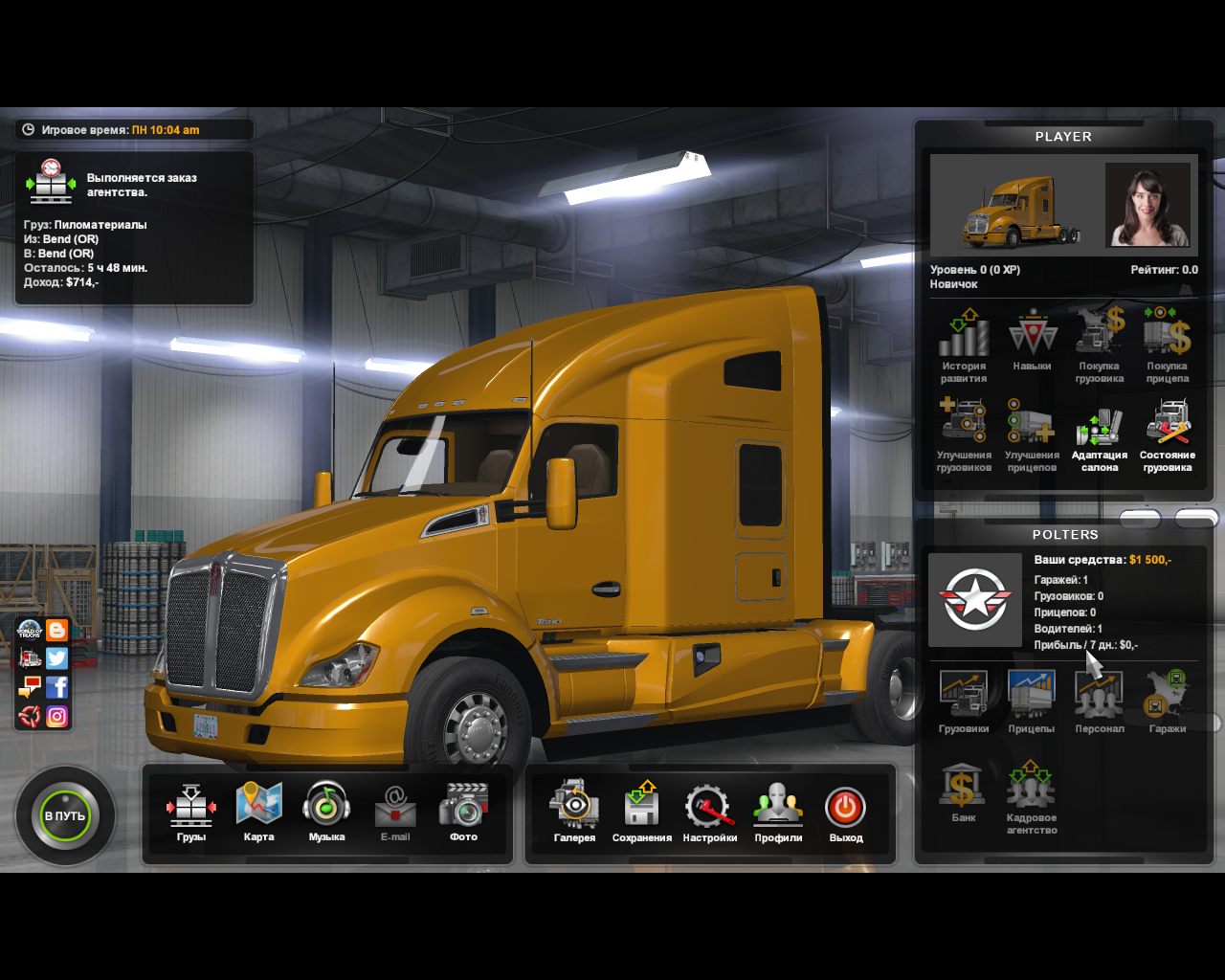Open the Профили profile selection
Screen dimensions: 1225x980
click(x=778, y=810)
